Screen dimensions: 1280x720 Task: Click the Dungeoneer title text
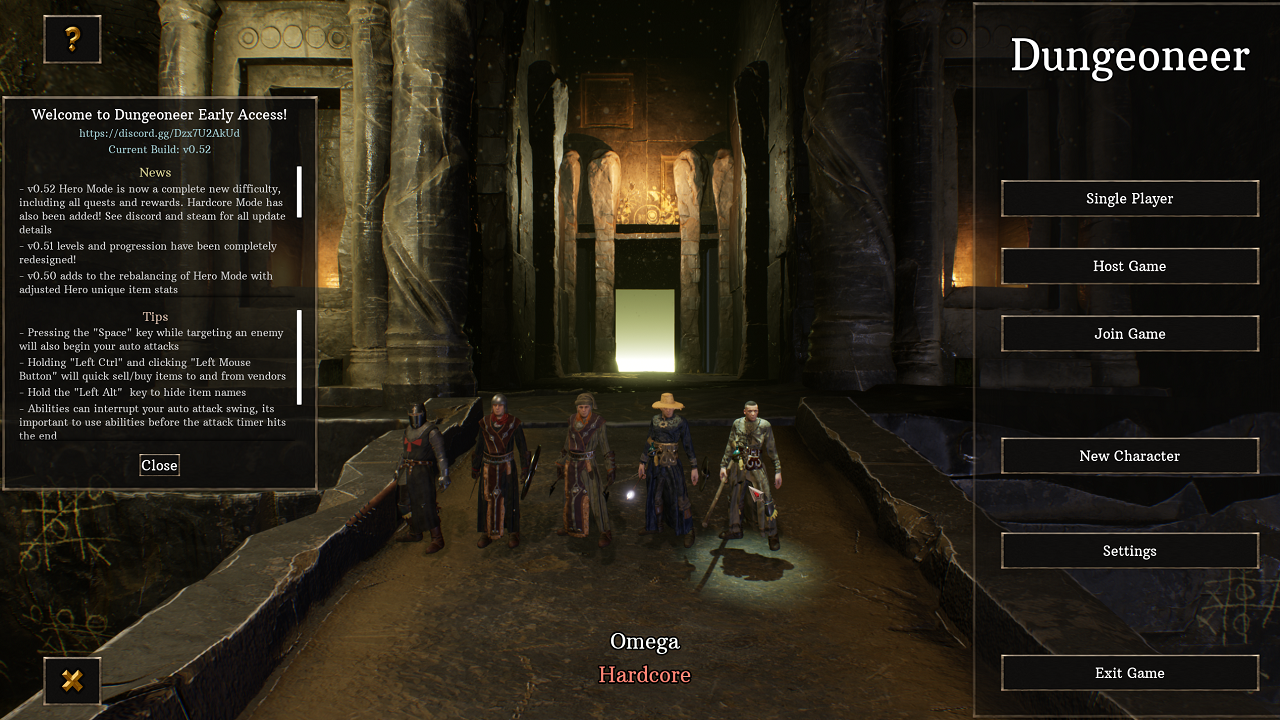coord(1129,57)
